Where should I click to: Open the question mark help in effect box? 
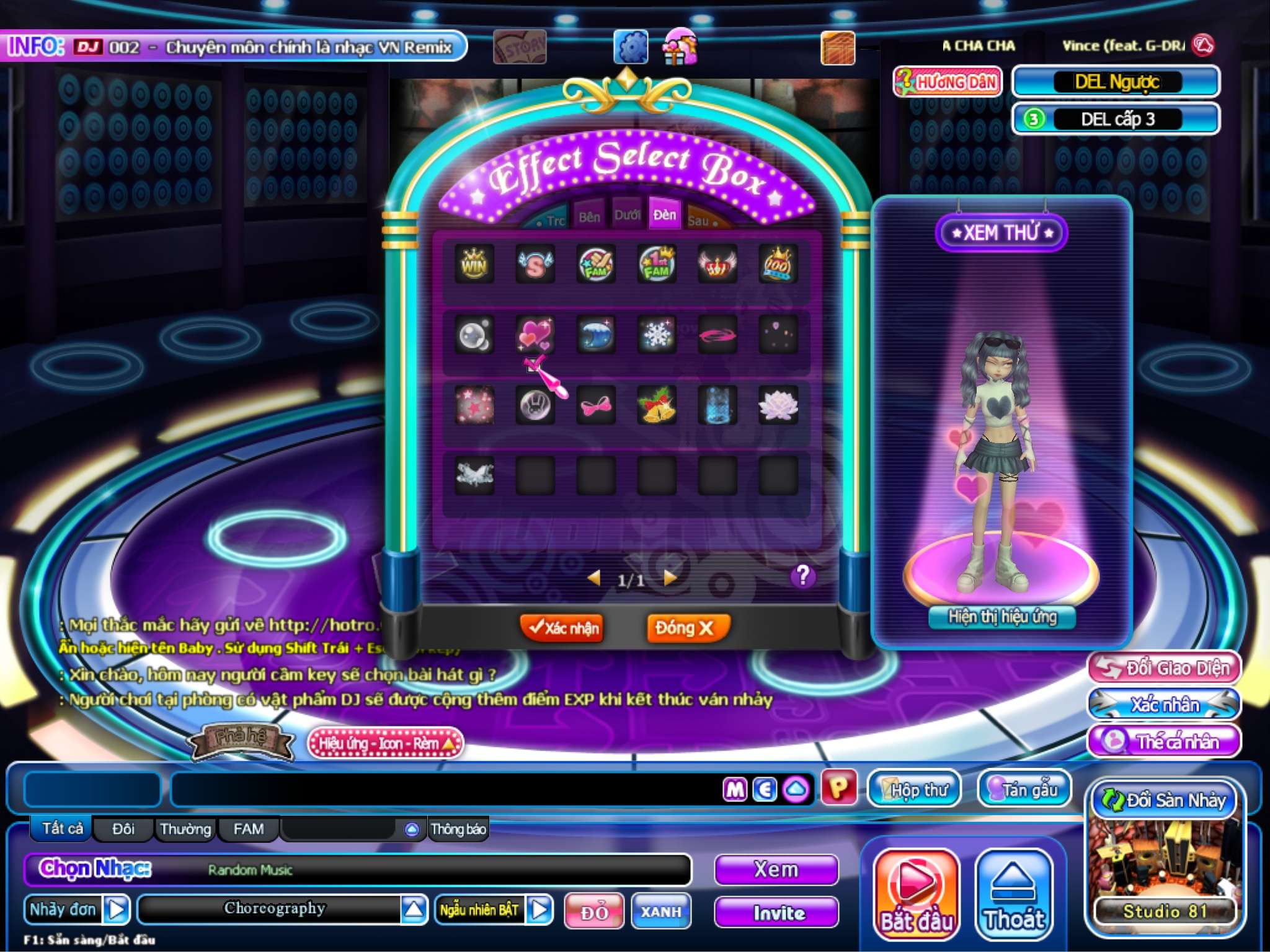[x=802, y=576]
